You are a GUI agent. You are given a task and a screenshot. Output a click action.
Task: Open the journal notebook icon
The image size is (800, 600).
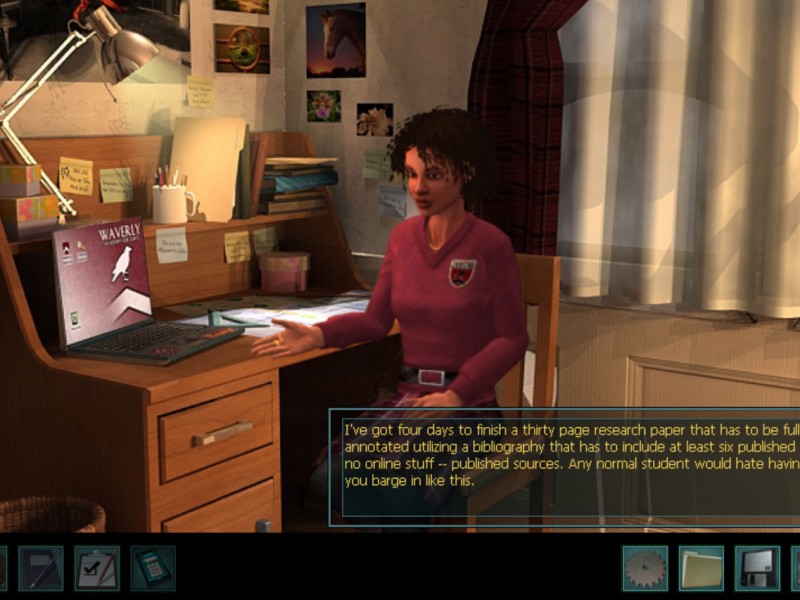tap(41, 567)
